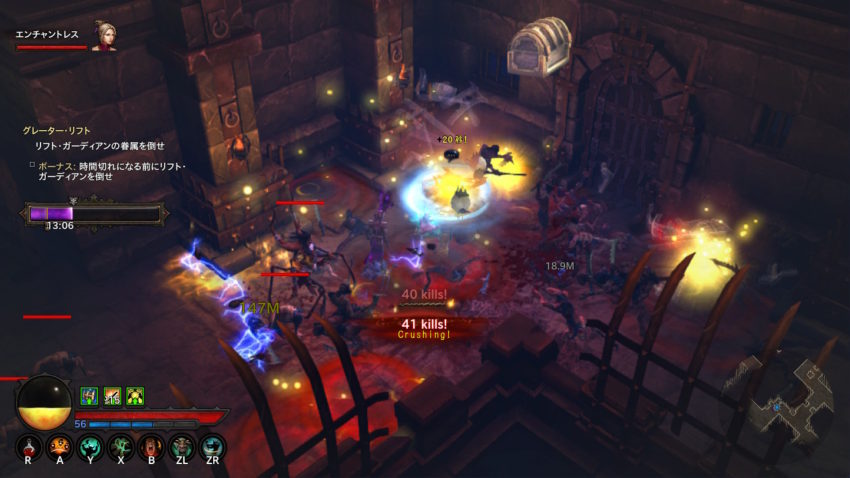Activate the teal shadowy figure skill
850x478 pixels.
(90, 447)
